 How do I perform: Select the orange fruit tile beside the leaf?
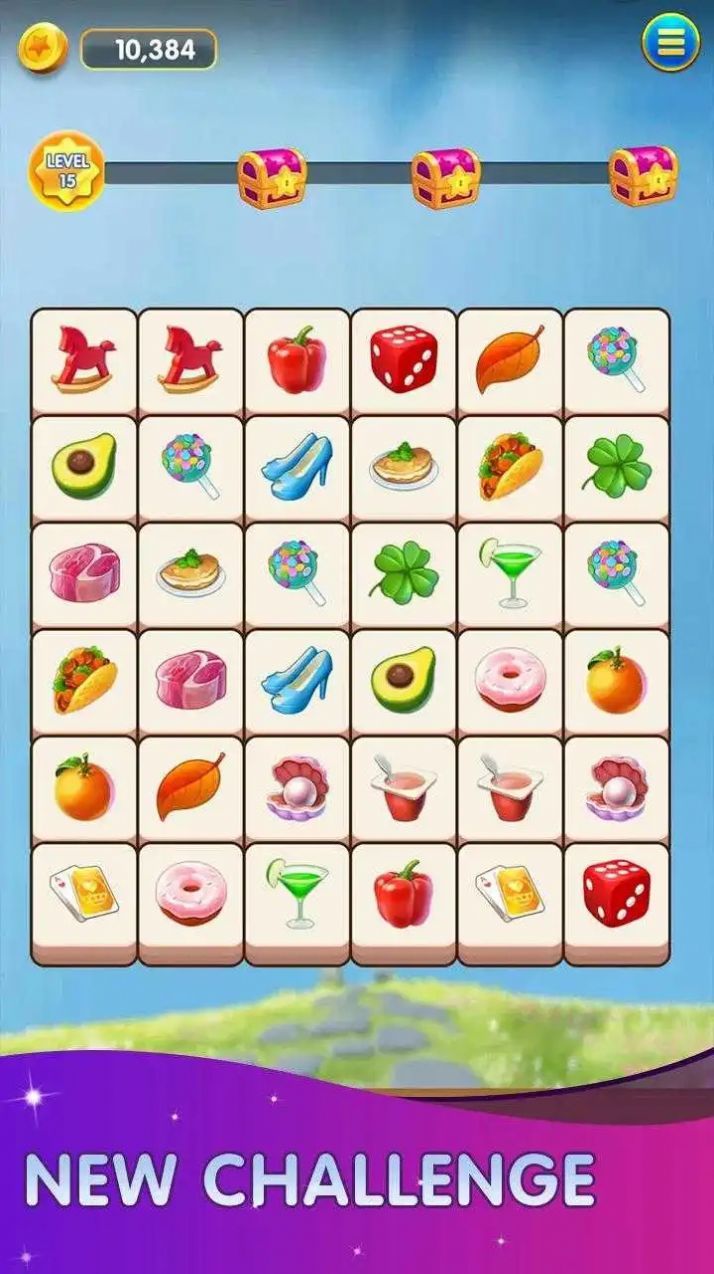[x=84, y=787]
